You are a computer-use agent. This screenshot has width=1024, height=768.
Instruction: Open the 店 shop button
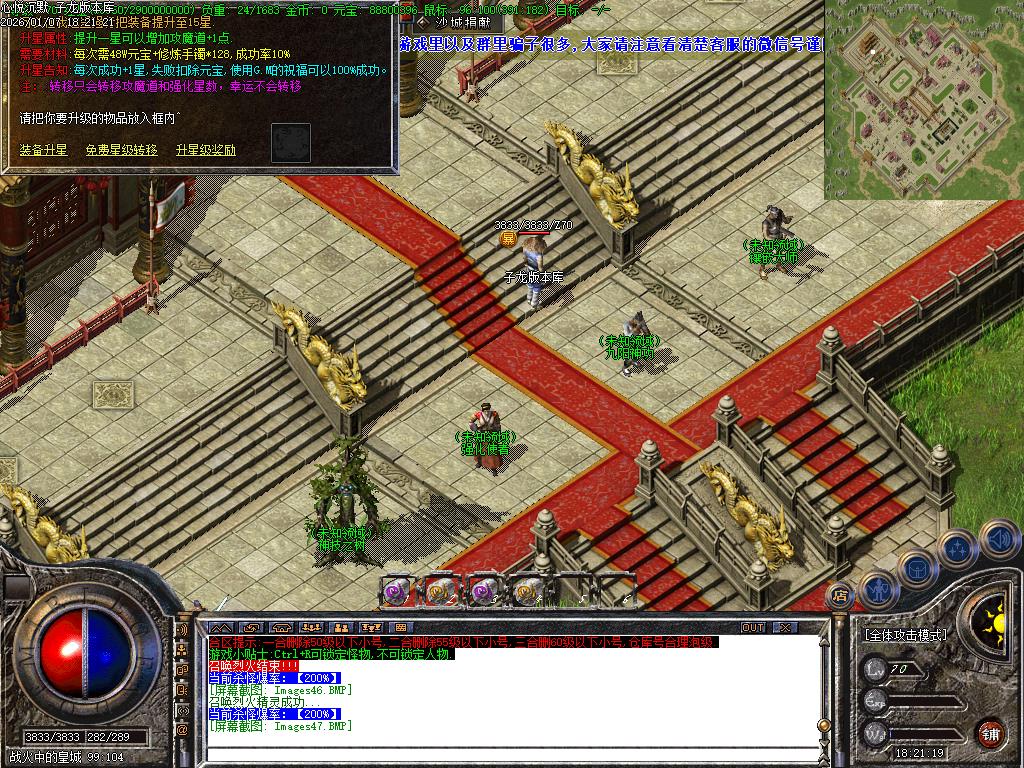pyautogui.click(x=840, y=593)
